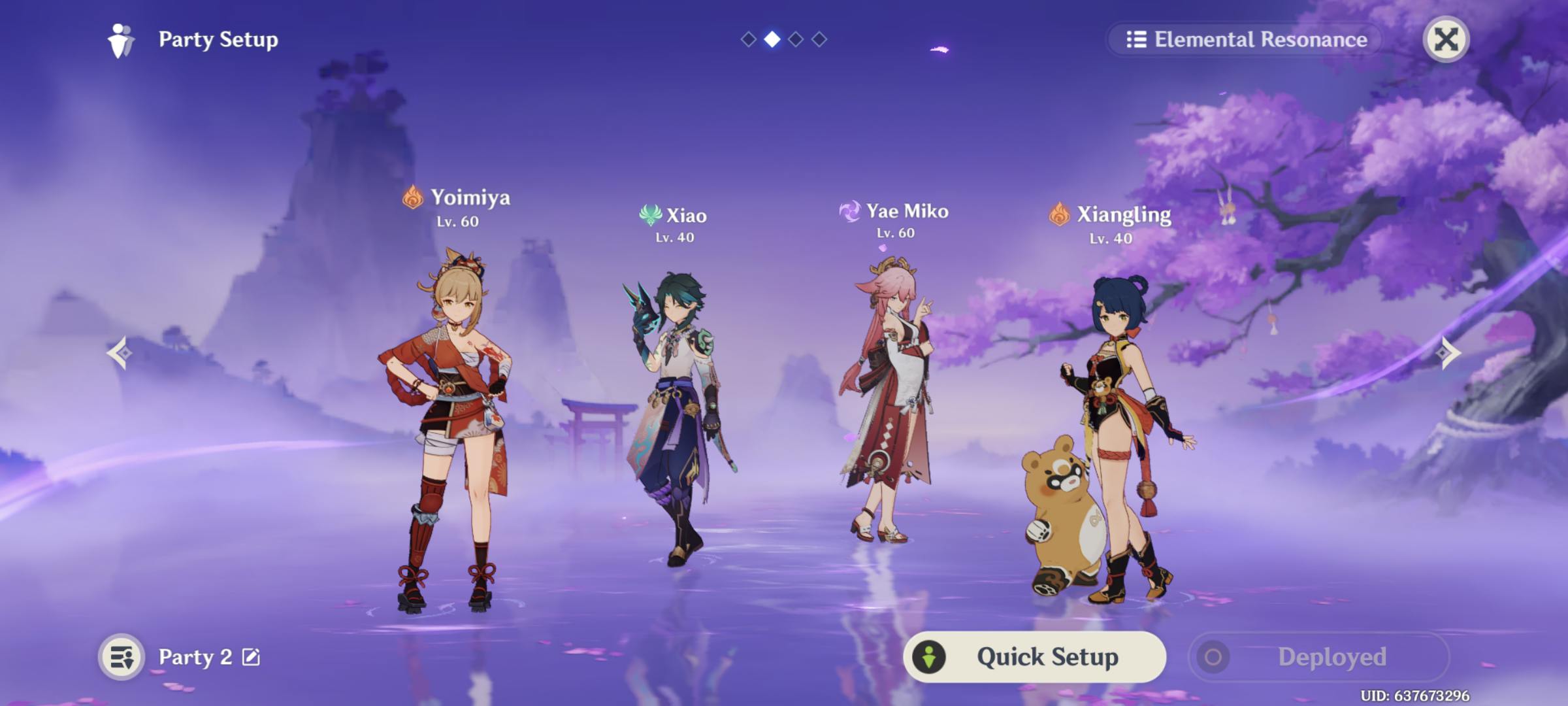Viewport: 1568px width, 706px height.
Task: Open Quick Setup for the party
Action: pyautogui.click(x=1034, y=656)
